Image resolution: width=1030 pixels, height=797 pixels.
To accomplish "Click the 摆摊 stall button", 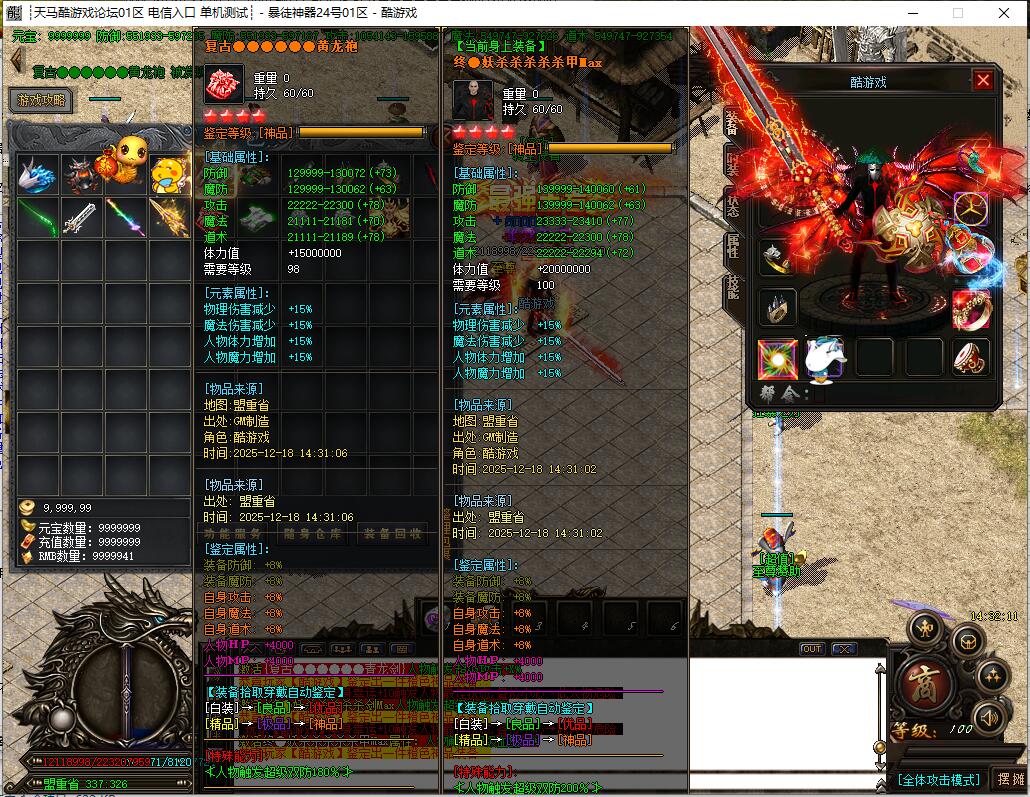I will tap(1010, 779).
